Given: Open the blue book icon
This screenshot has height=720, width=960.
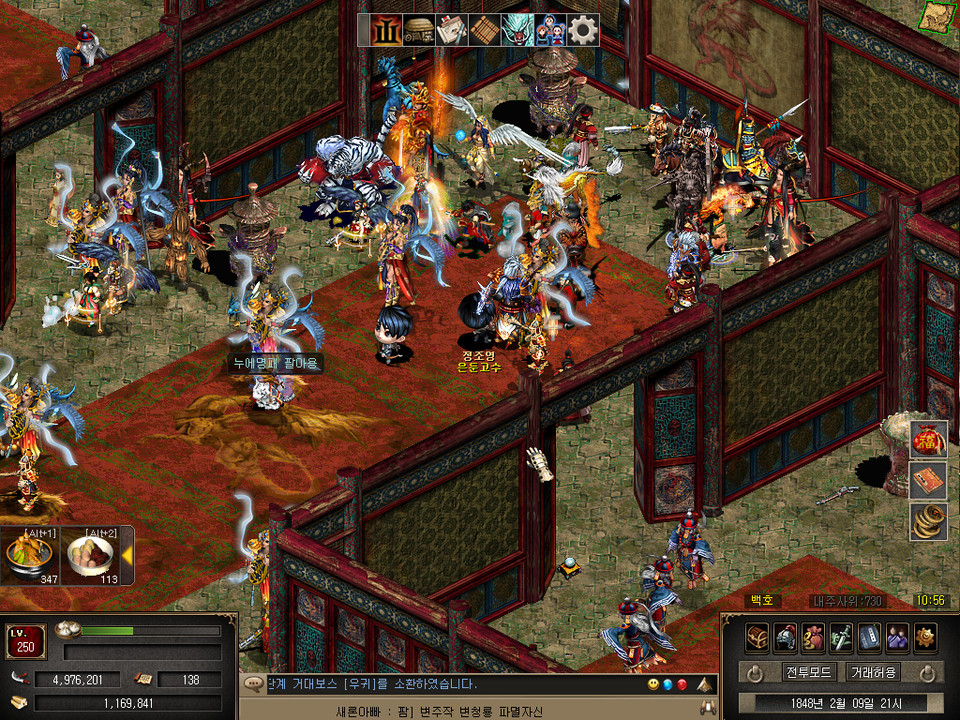Looking at the screenshot, I should pyautogui.click(x=869, y=636).
